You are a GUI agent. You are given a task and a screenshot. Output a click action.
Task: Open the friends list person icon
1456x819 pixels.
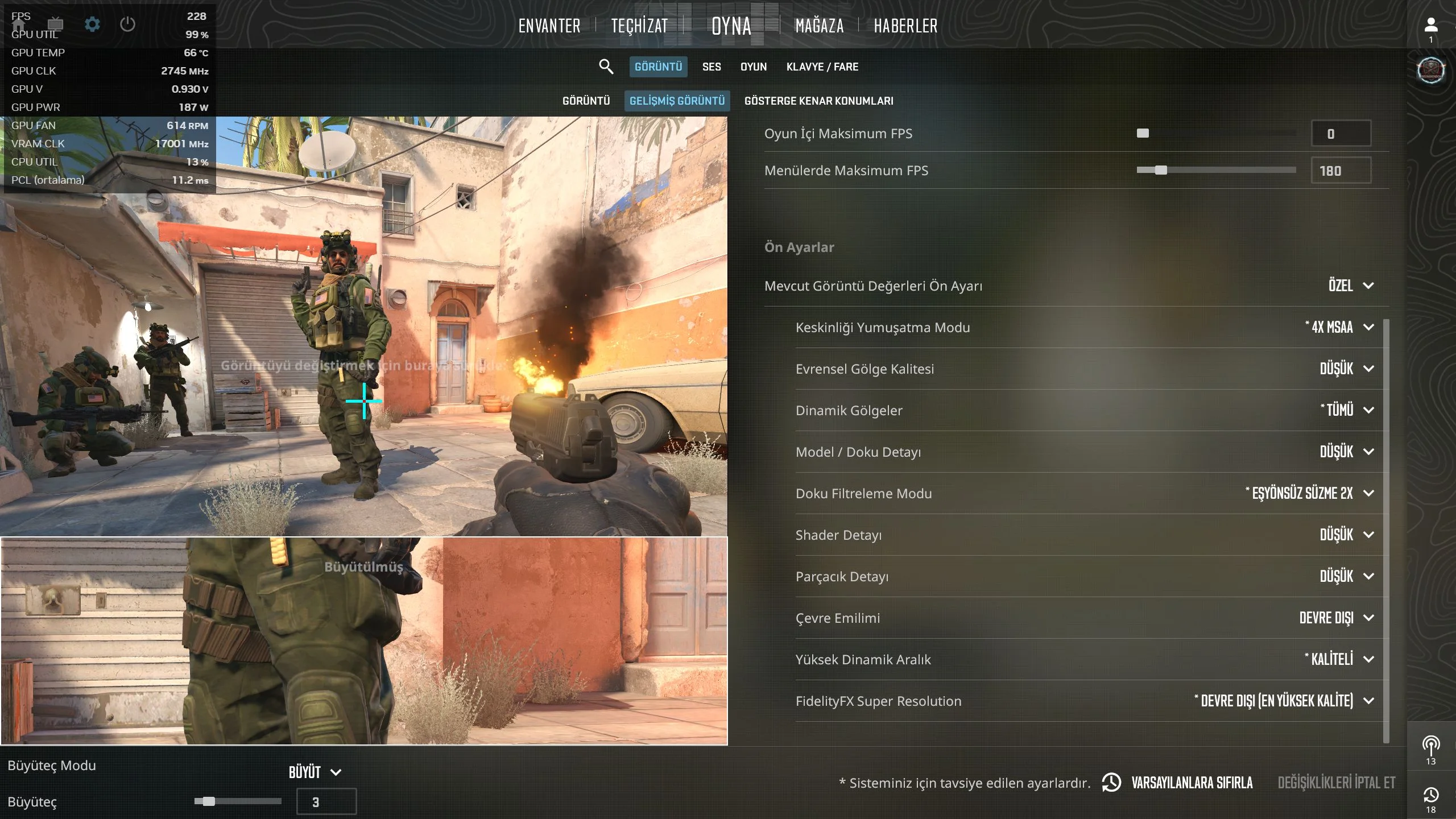tap(1433, 24)
